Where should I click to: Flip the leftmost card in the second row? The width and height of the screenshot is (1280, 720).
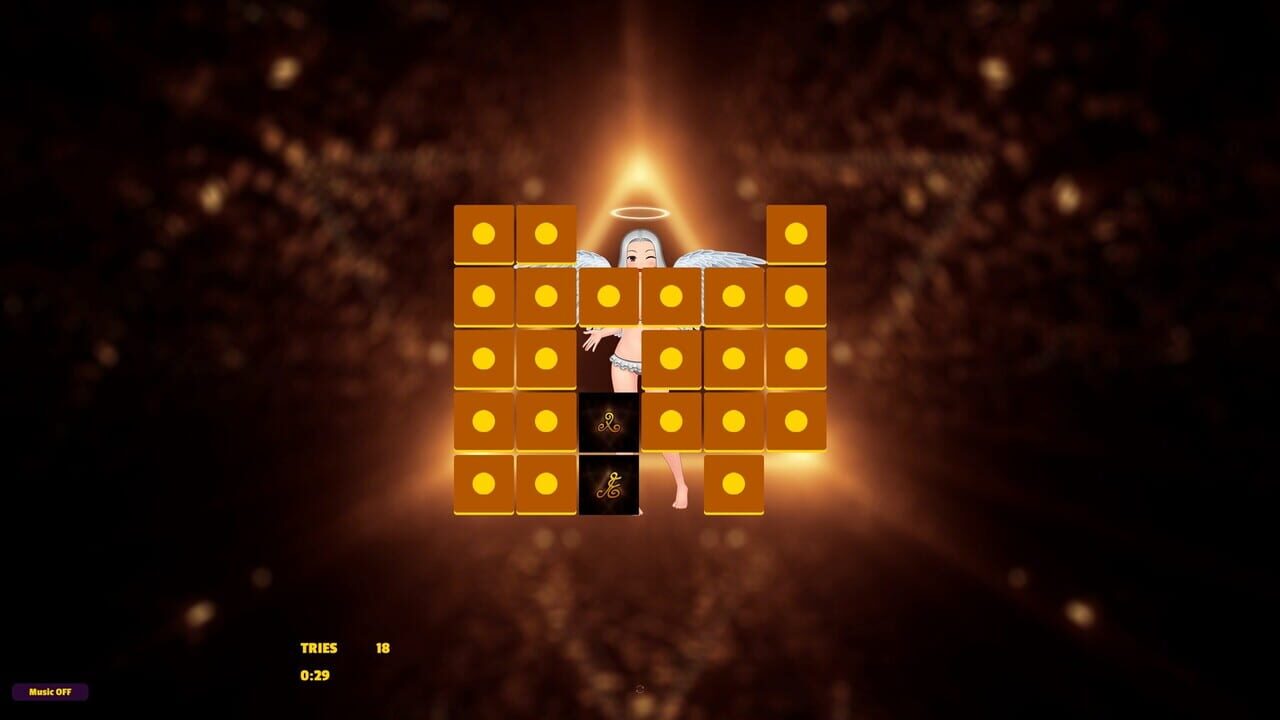tap(485, 297)
